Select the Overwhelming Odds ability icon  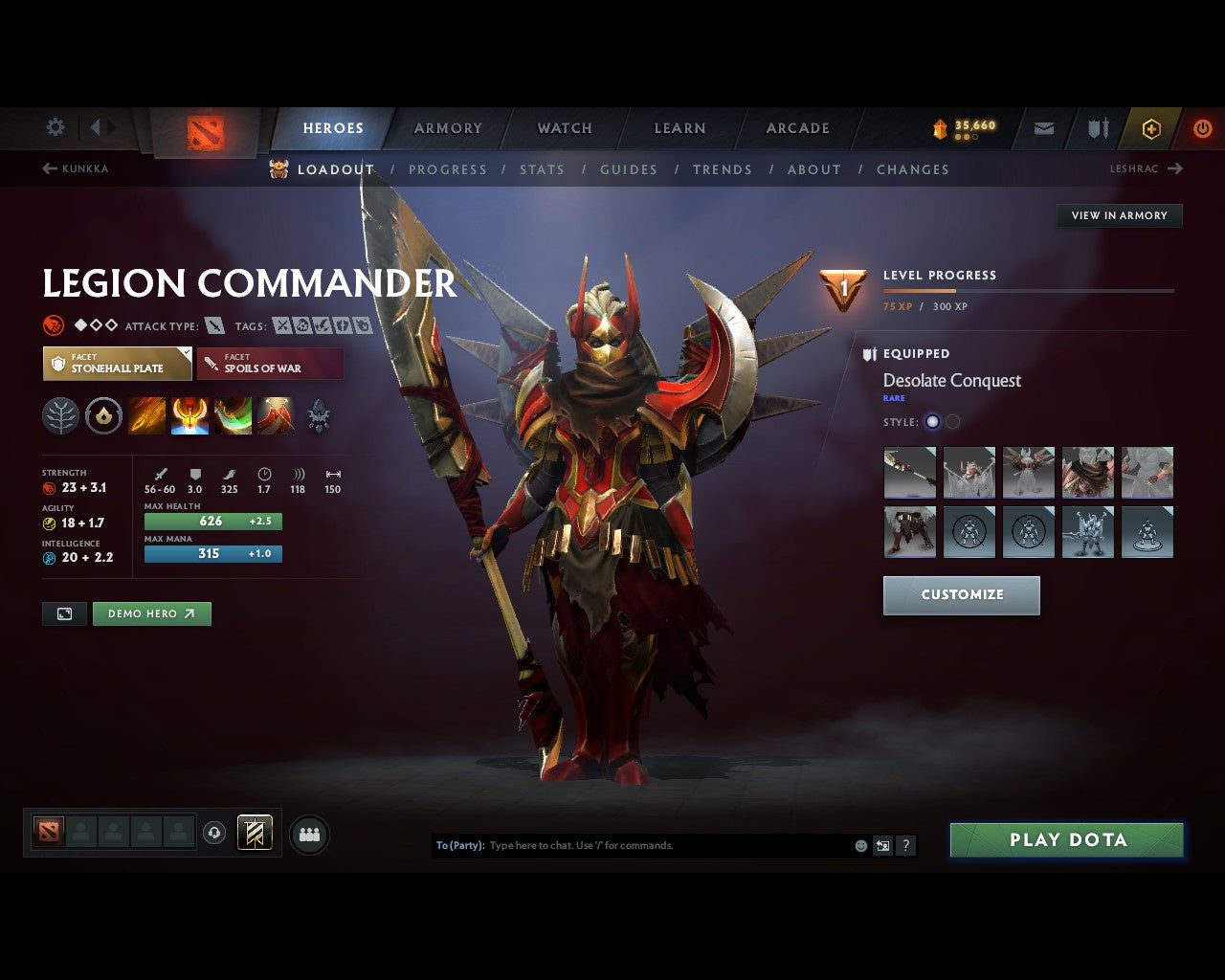point(146,415)
